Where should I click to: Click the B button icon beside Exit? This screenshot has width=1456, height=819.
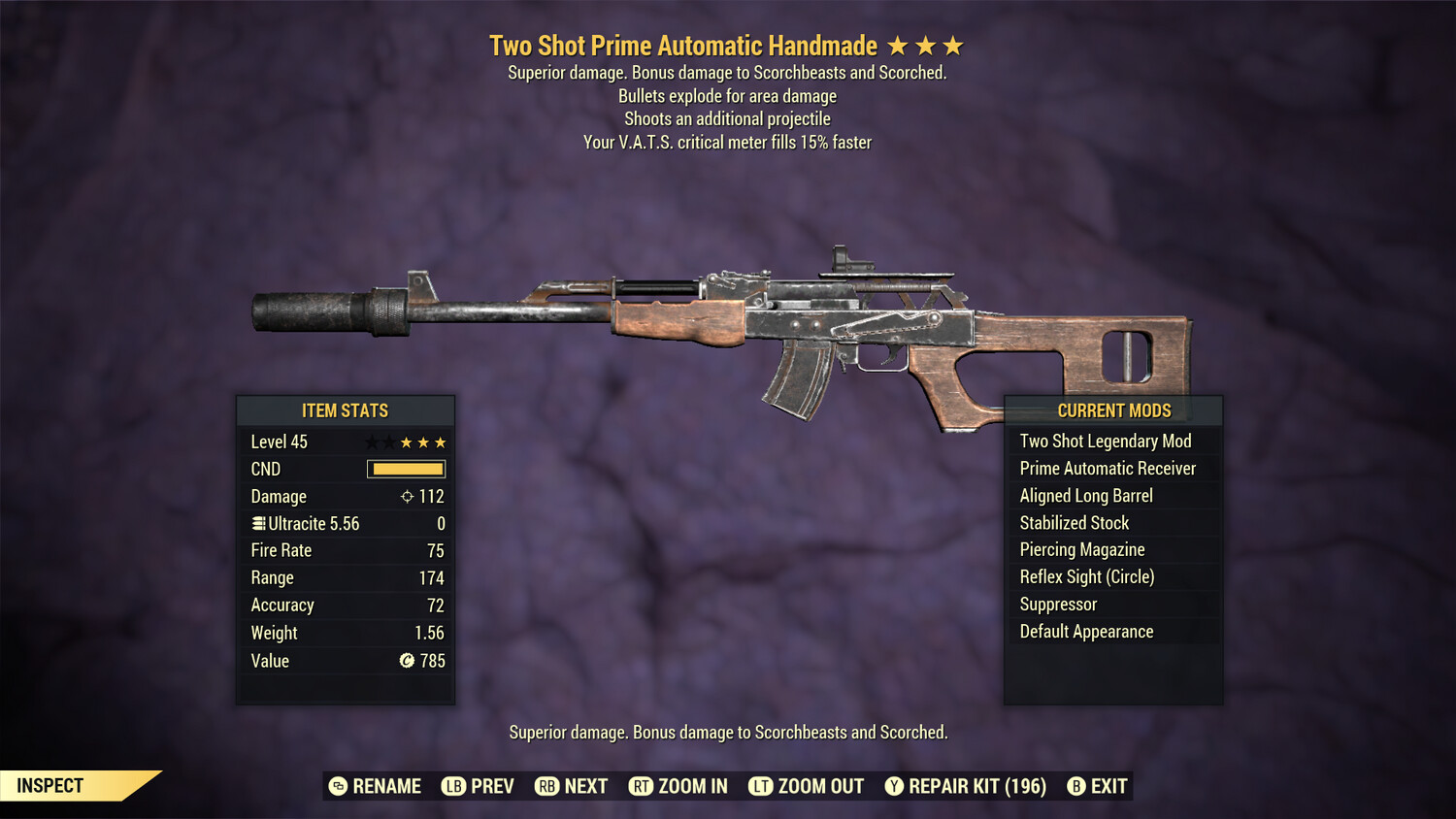point(1075,786)
